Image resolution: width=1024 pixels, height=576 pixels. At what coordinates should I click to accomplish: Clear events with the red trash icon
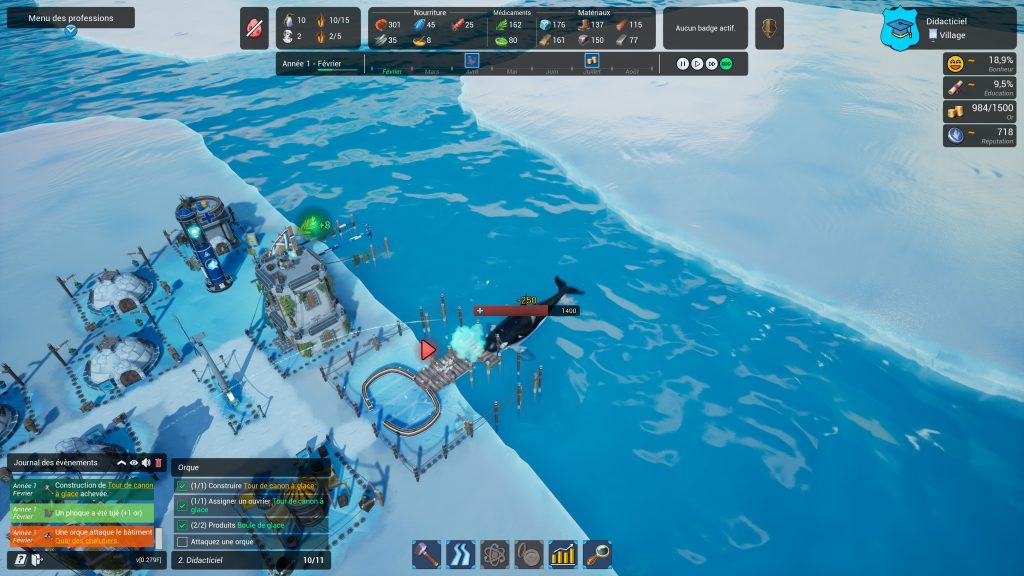[x=158, y=463]
